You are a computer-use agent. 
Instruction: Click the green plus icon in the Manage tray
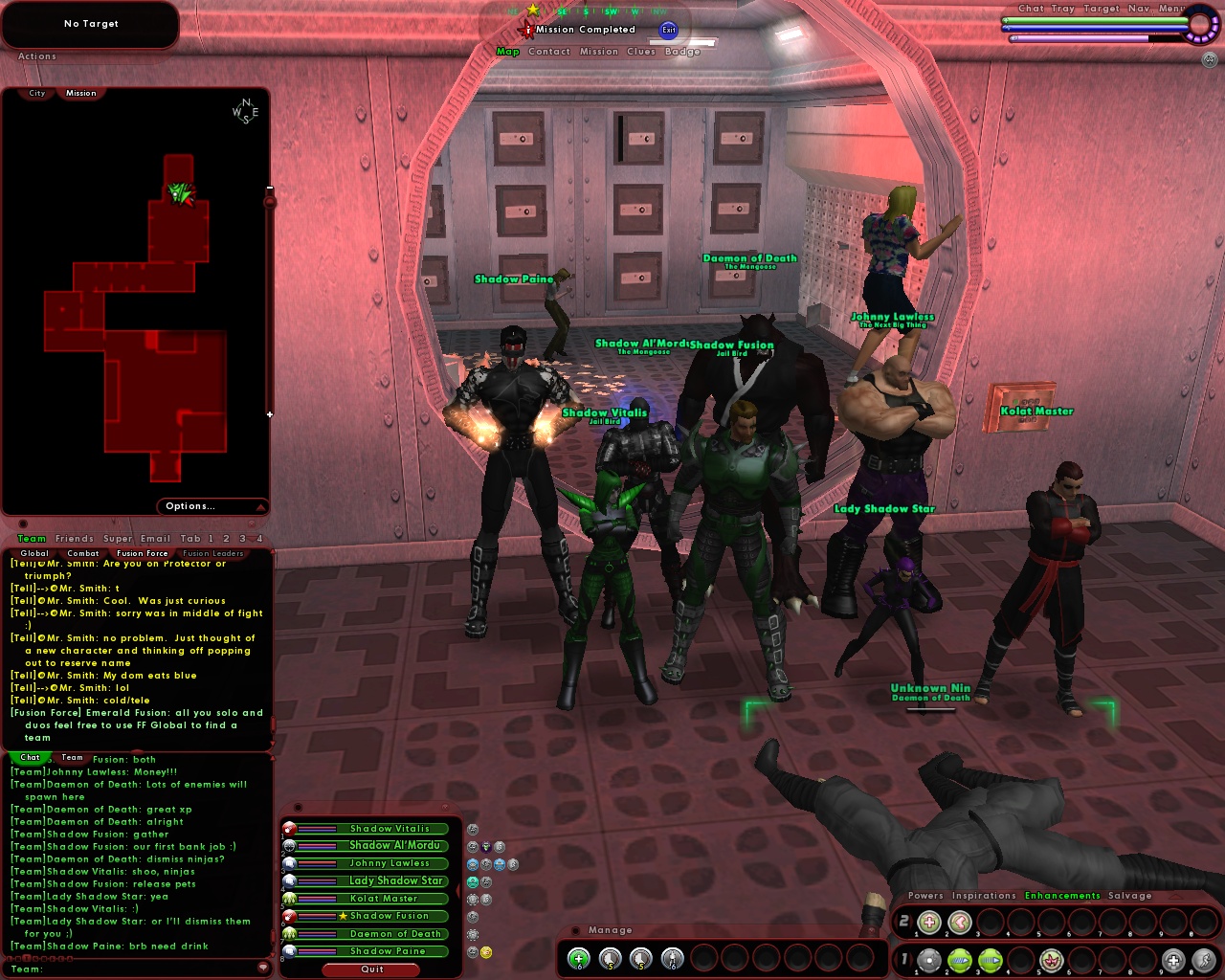coord(580,958)
